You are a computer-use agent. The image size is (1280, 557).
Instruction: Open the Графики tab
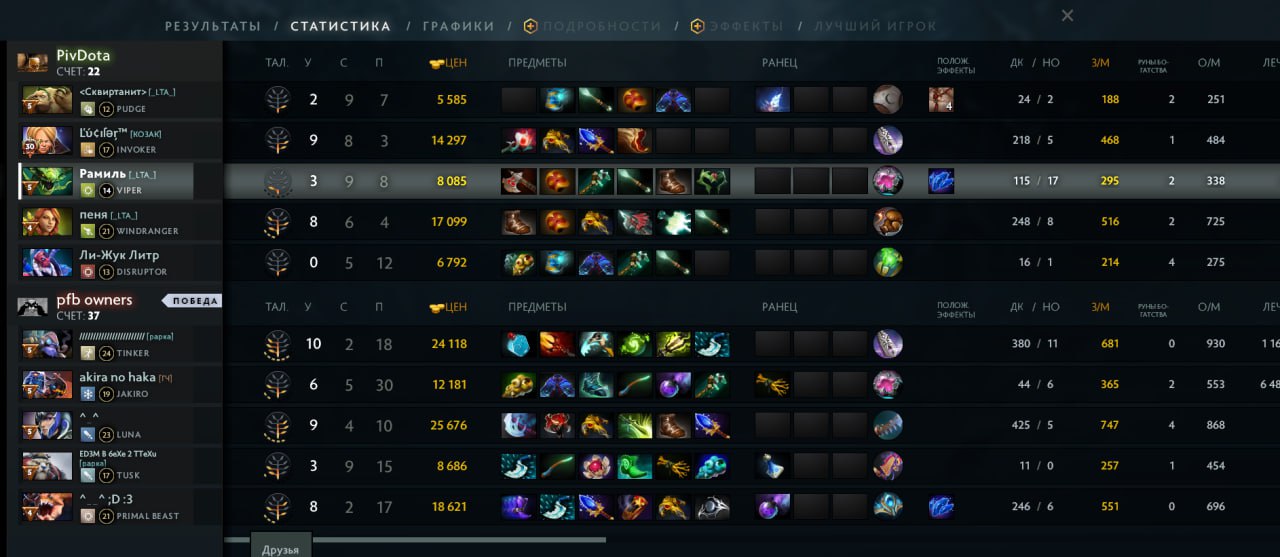458,27
